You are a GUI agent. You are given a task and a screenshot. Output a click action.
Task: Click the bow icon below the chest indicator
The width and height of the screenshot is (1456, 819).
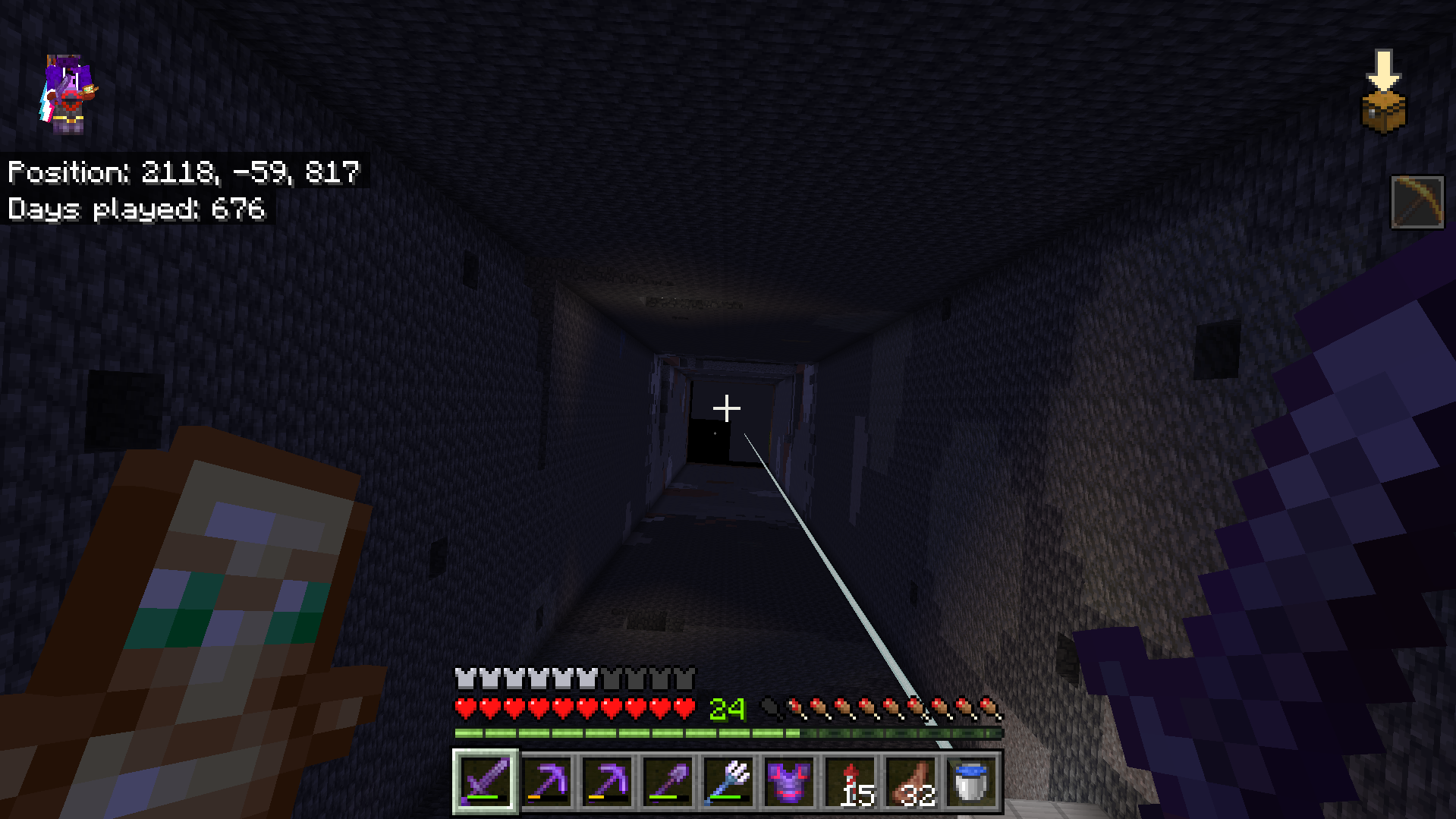coord(1417,201)
